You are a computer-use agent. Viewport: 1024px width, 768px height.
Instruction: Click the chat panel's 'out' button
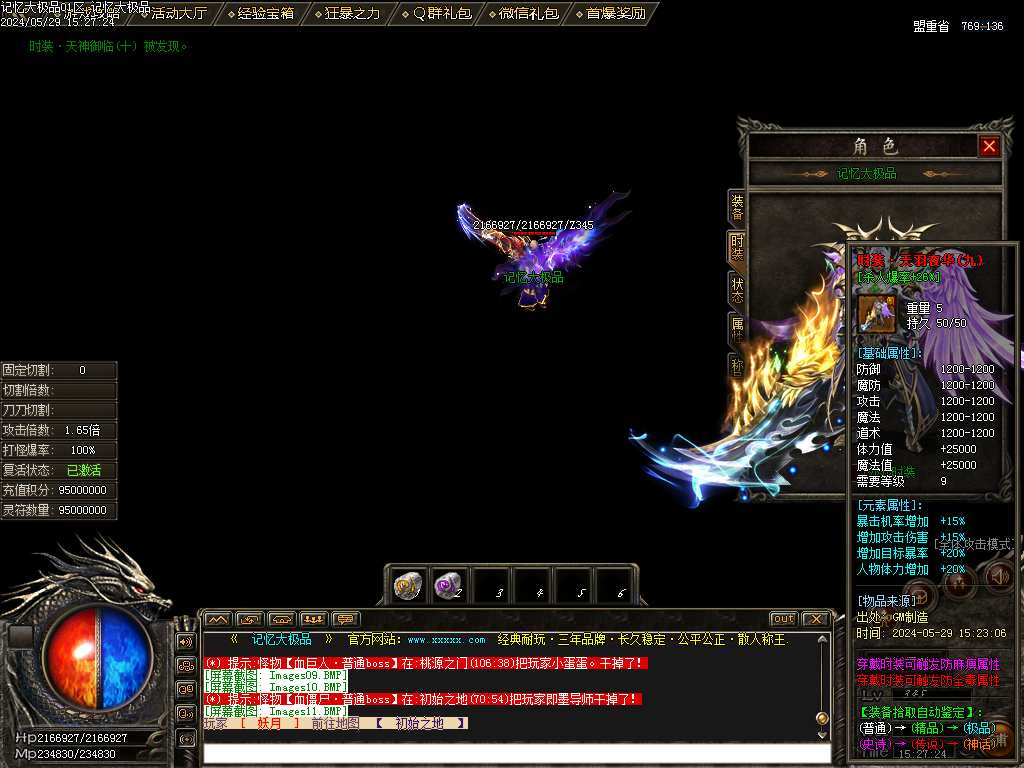click(x=784, y=619)
